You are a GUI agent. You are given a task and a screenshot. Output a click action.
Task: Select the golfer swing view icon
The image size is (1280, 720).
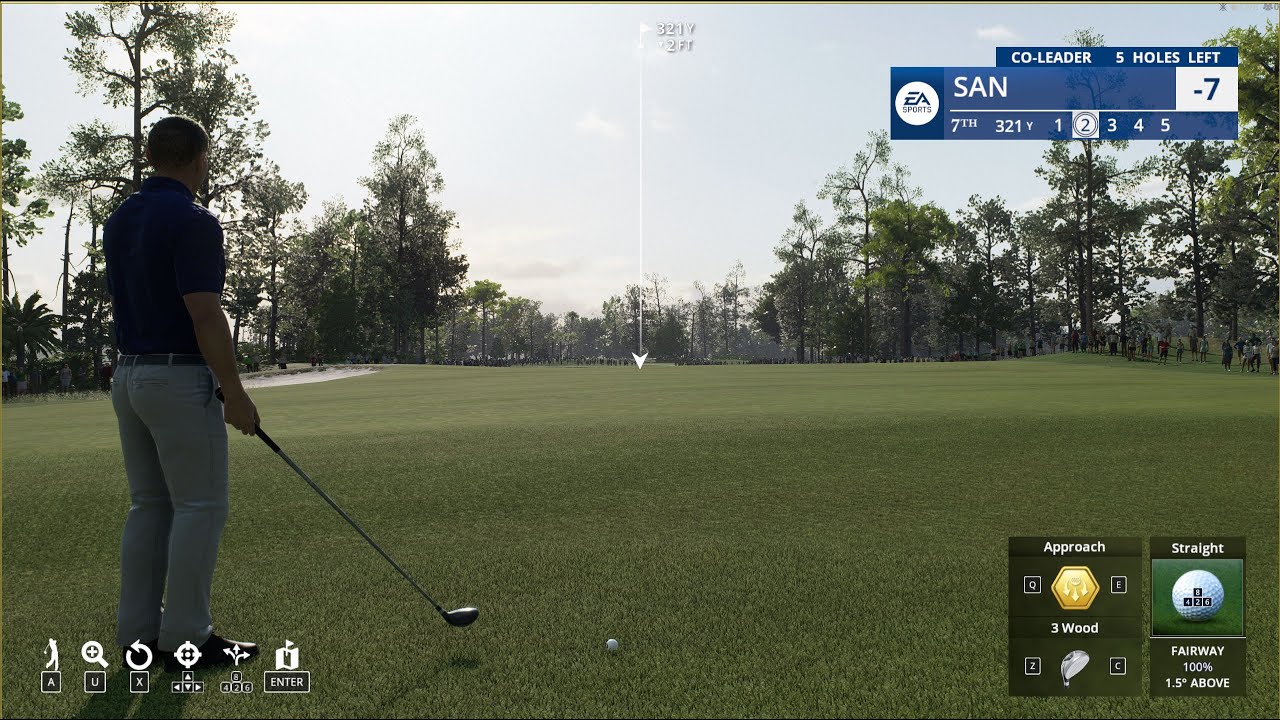tap(52, 656)
